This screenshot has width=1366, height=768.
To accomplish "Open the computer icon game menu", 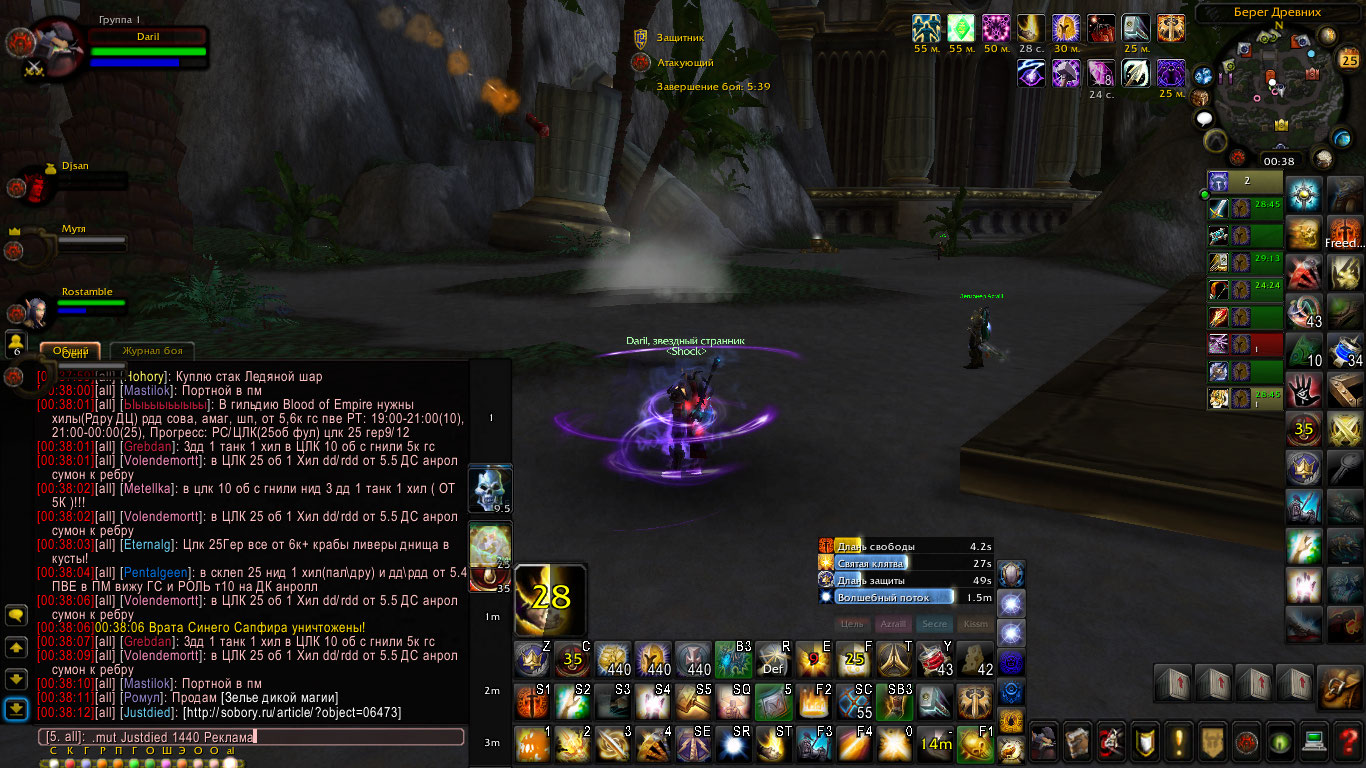I will 1315,741.
